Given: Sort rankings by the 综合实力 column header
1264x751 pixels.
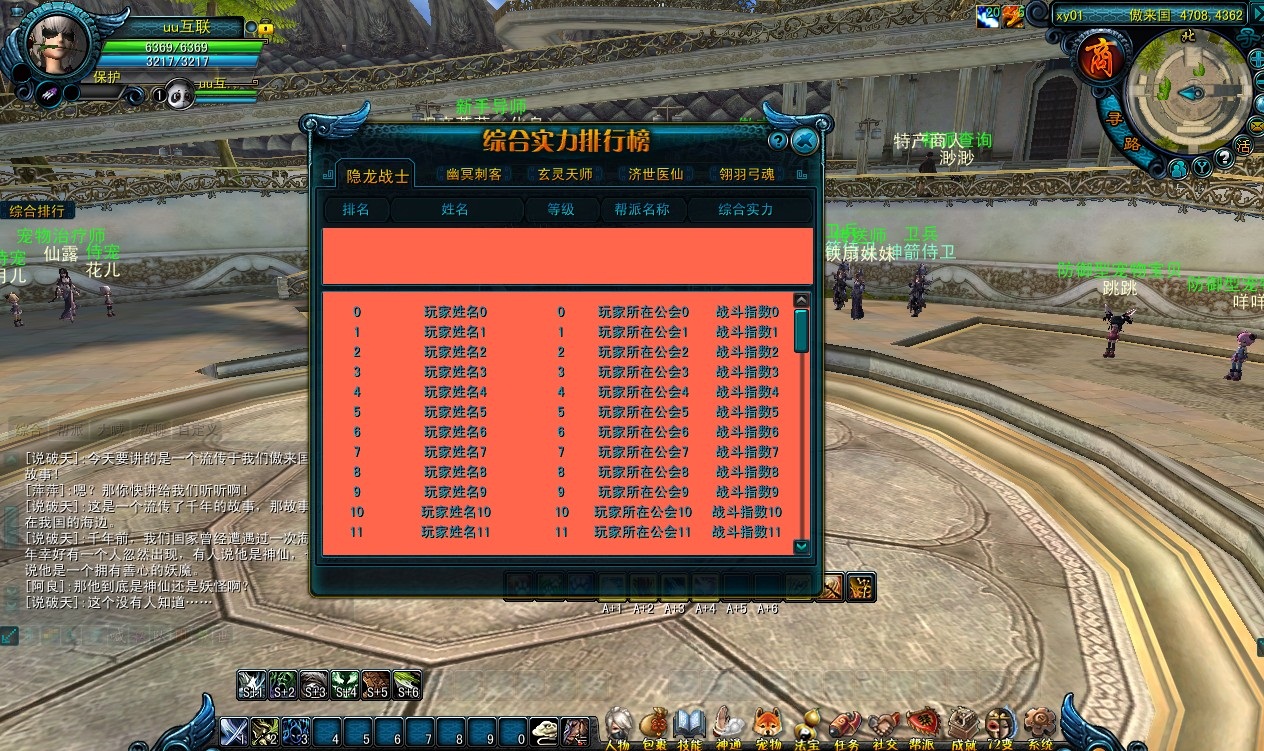Looking at the screenshot, I should [746, 210].
